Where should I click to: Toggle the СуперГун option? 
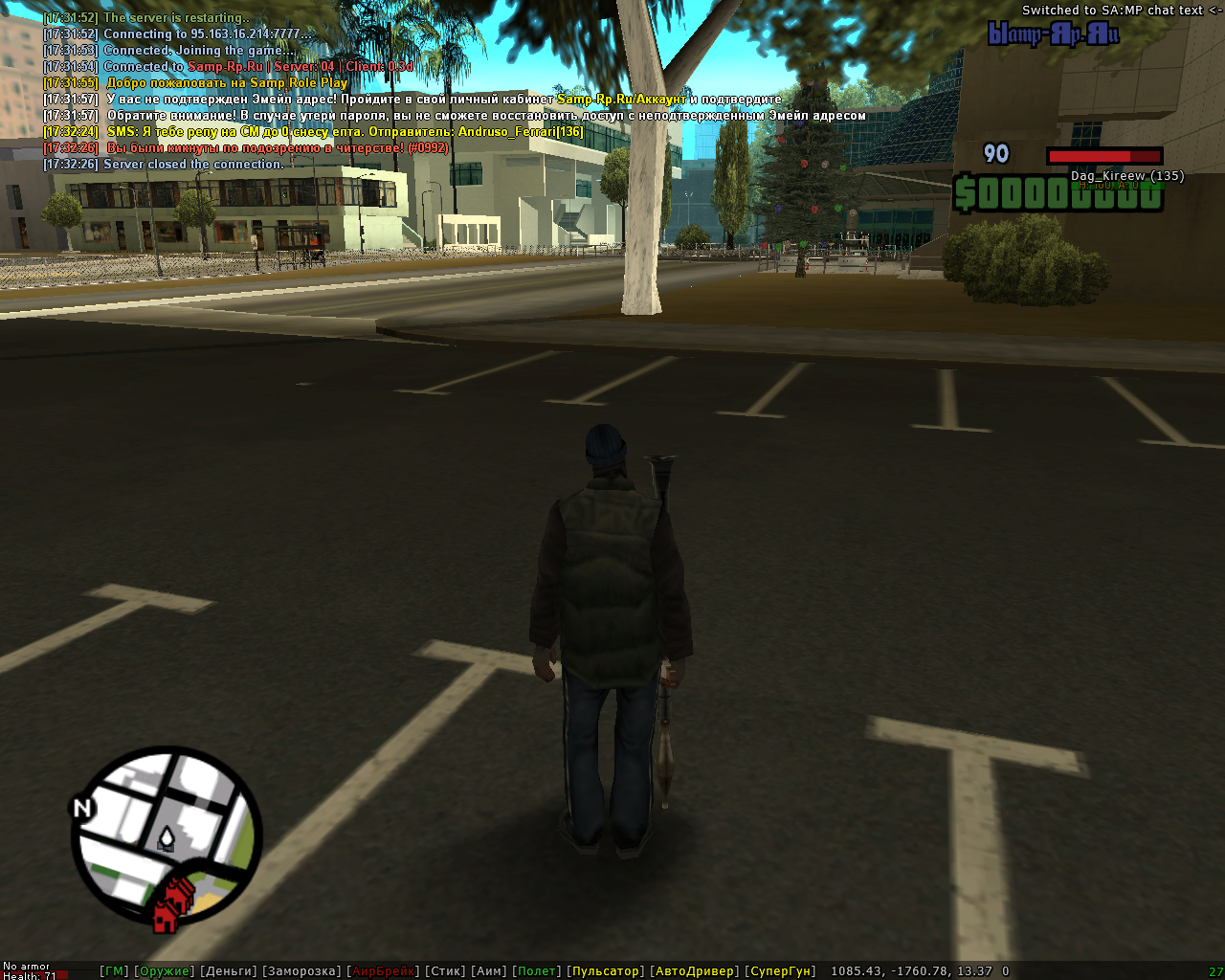(780, 971)
